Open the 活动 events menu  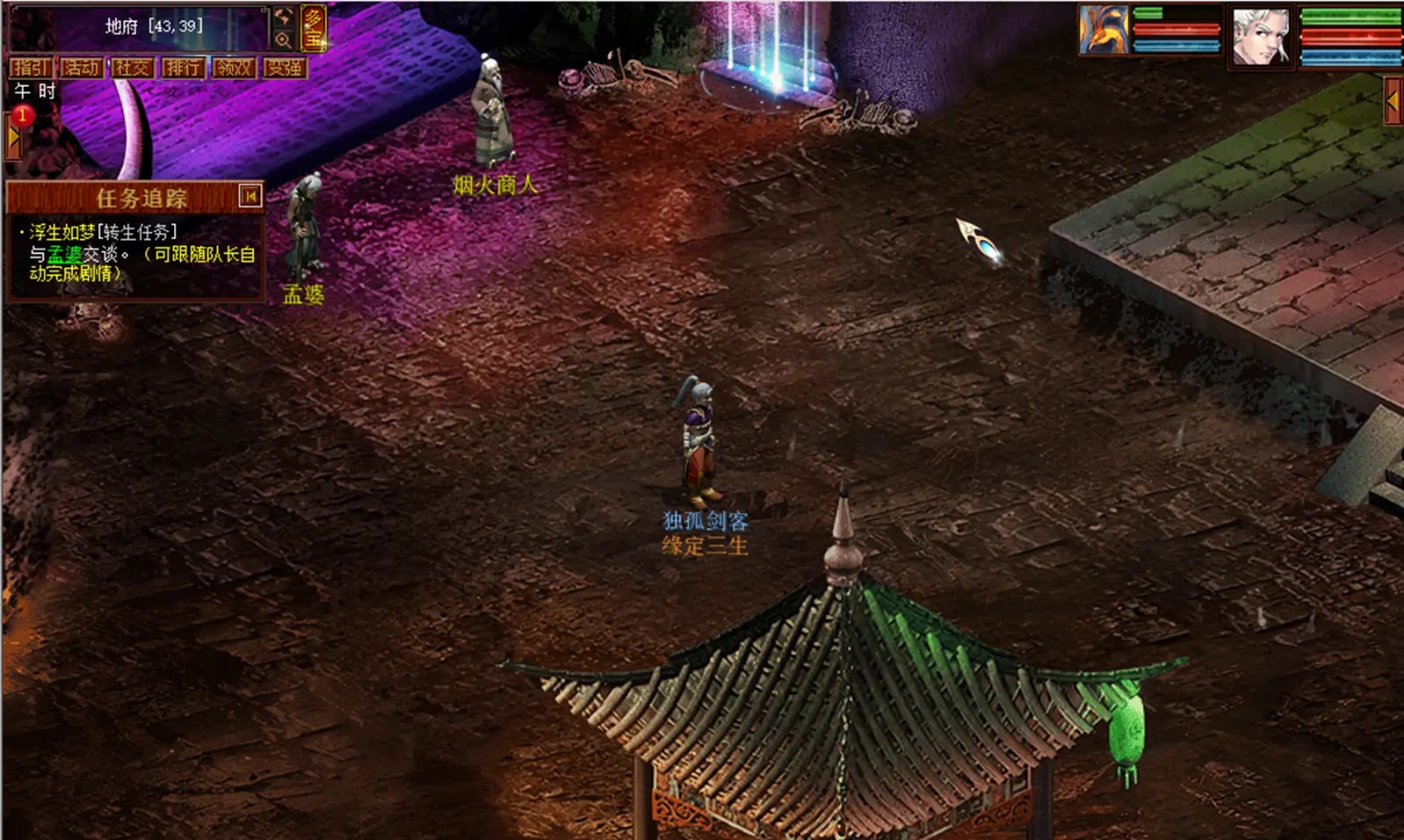[81, 68]
